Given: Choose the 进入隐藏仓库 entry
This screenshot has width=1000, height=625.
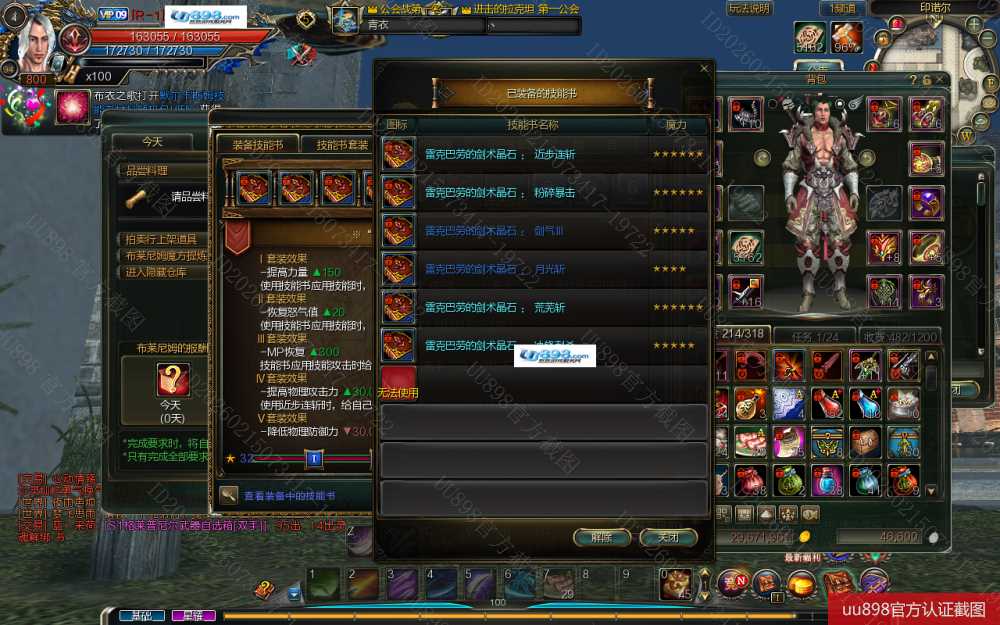Looking at the screenshot, I should click(x=154, y=271).
